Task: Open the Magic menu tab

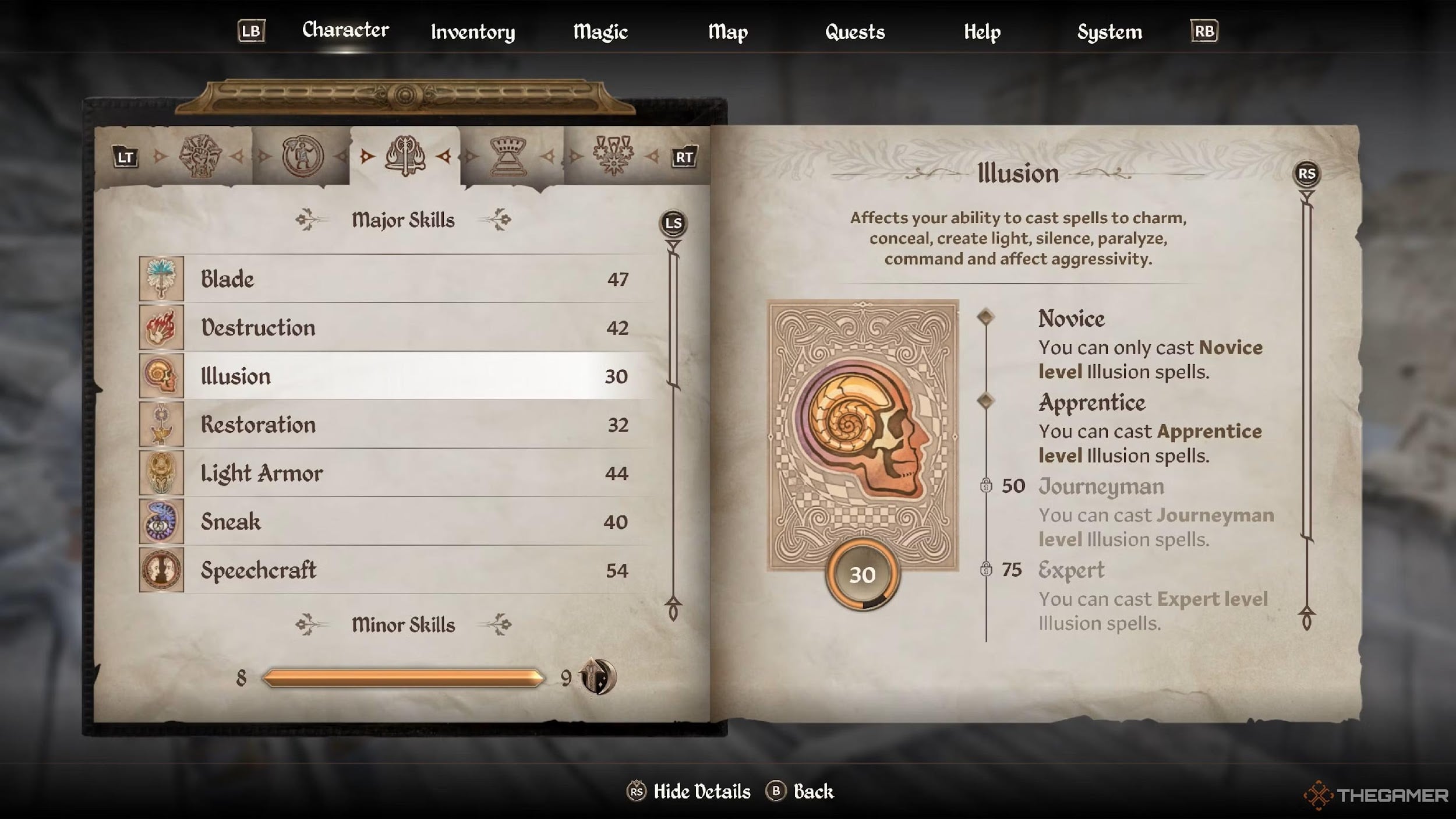Action: (x=600, y=32)
